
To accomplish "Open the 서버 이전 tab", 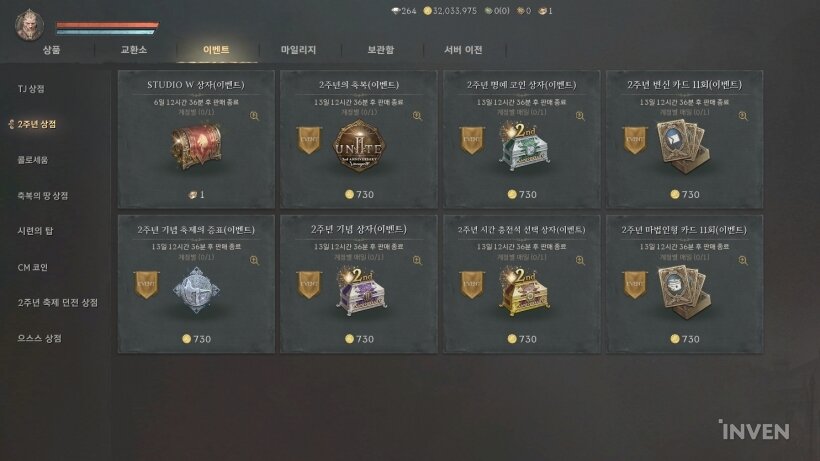I will click(463, 49).
